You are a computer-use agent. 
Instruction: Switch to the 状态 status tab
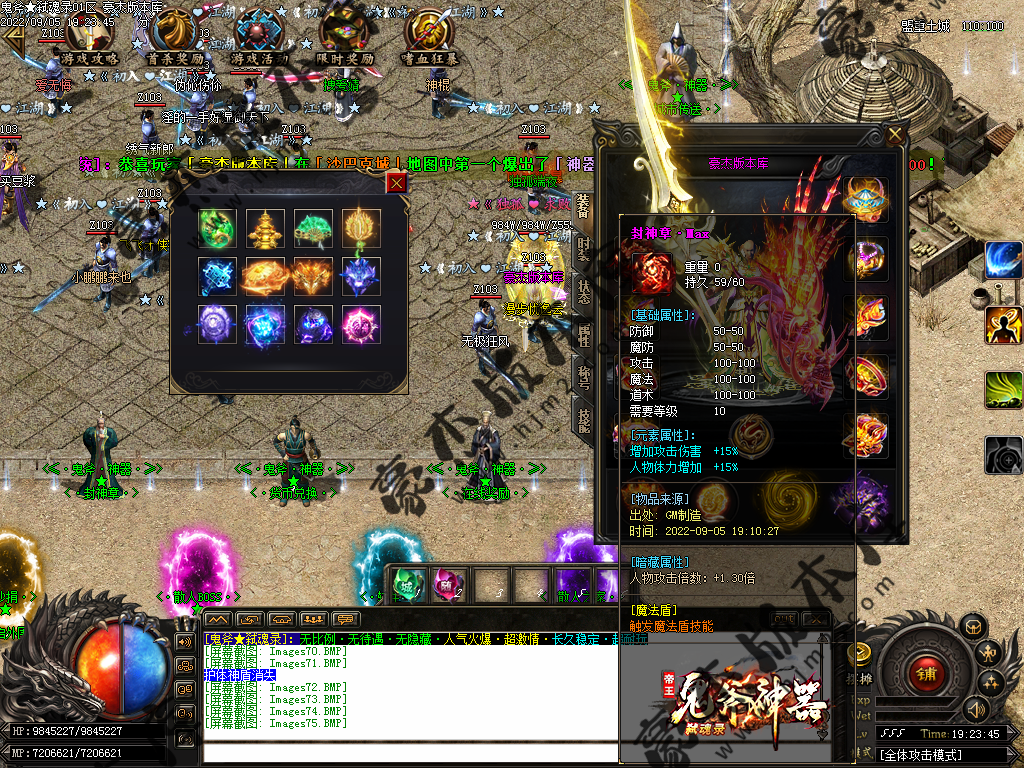pos(583,294)
